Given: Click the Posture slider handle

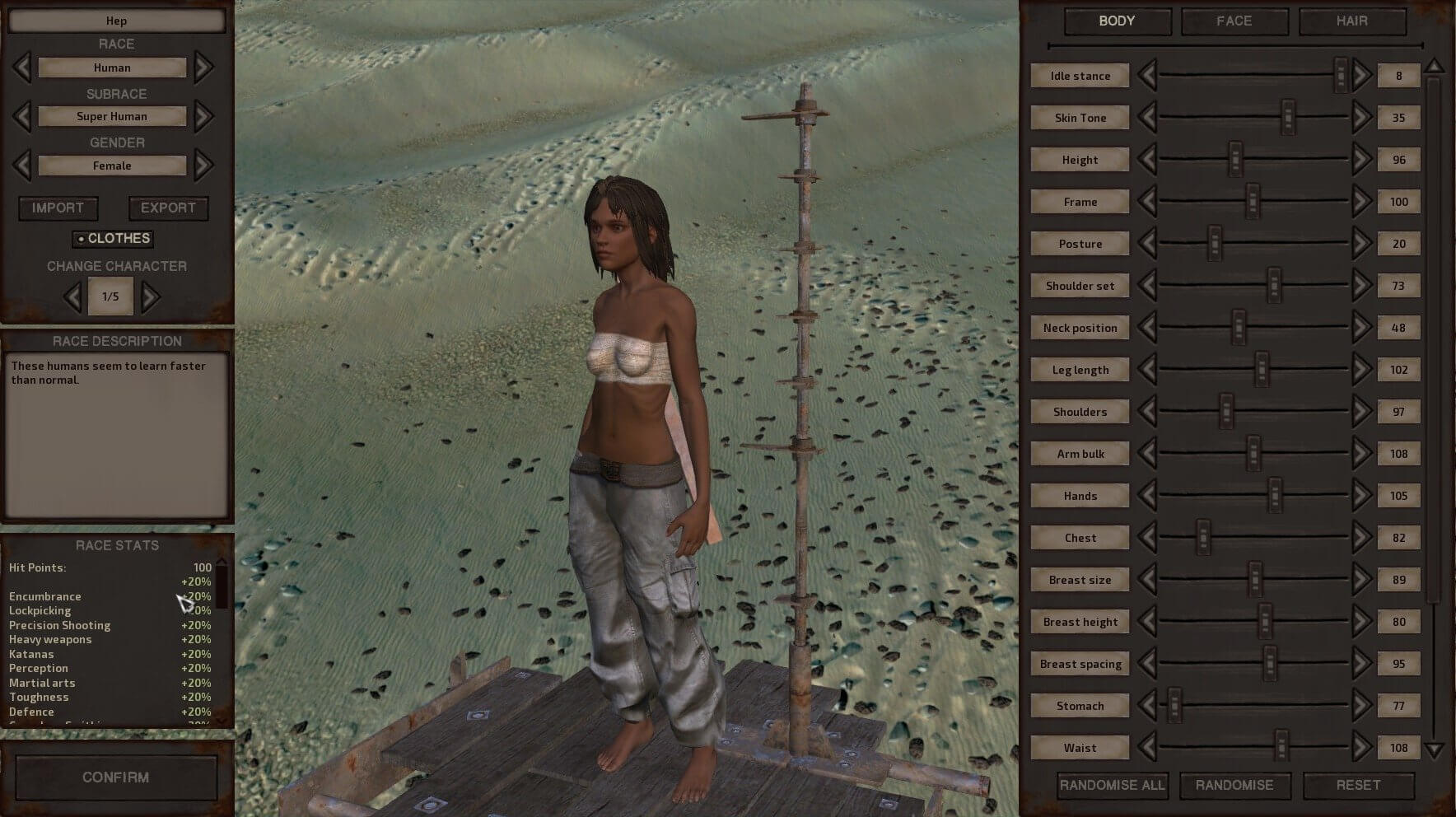Looking at the screenshot, I should pyautogui.click(x=1215, y=244).
